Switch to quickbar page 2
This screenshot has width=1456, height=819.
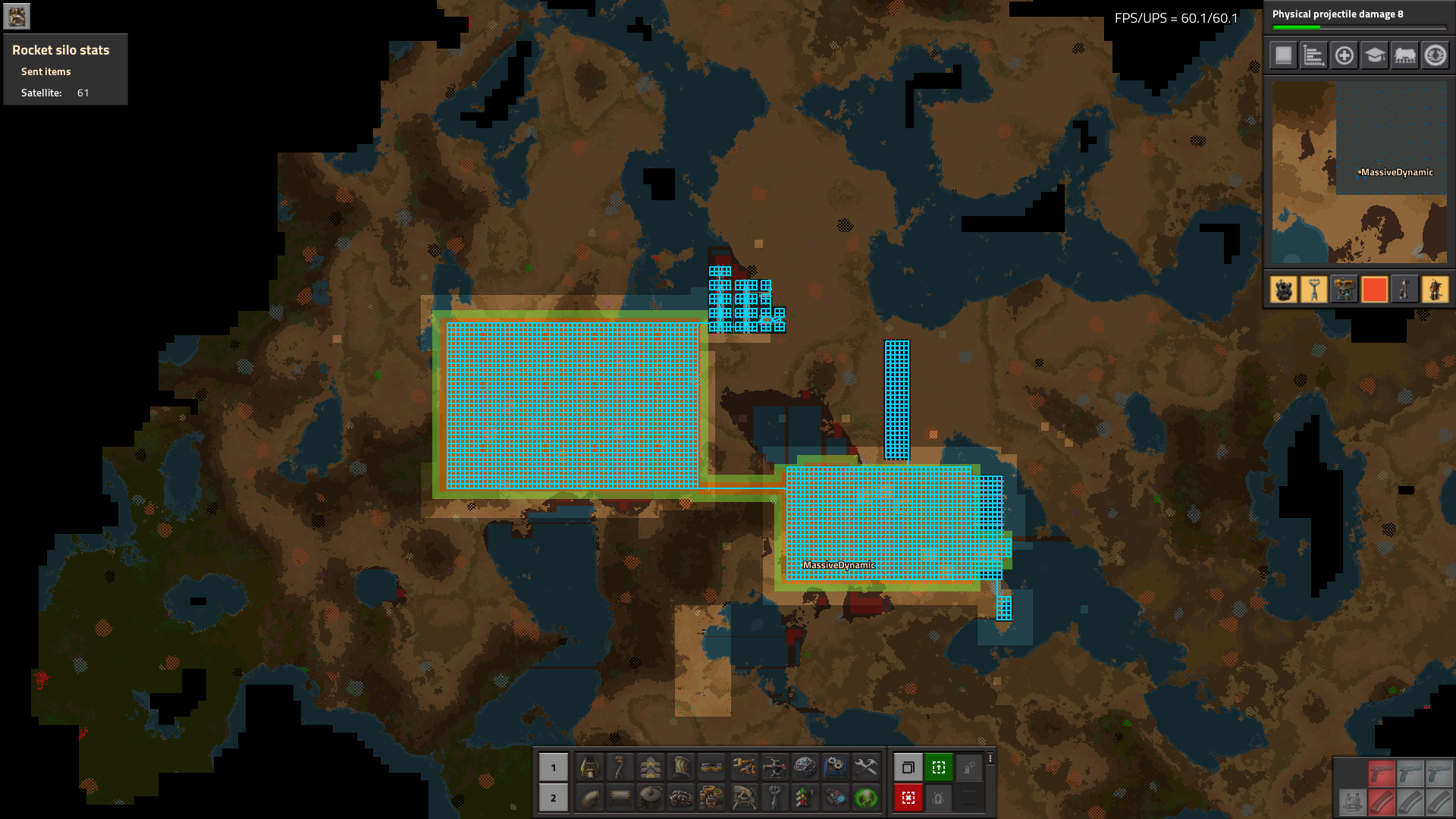click(x=554, y=798)
